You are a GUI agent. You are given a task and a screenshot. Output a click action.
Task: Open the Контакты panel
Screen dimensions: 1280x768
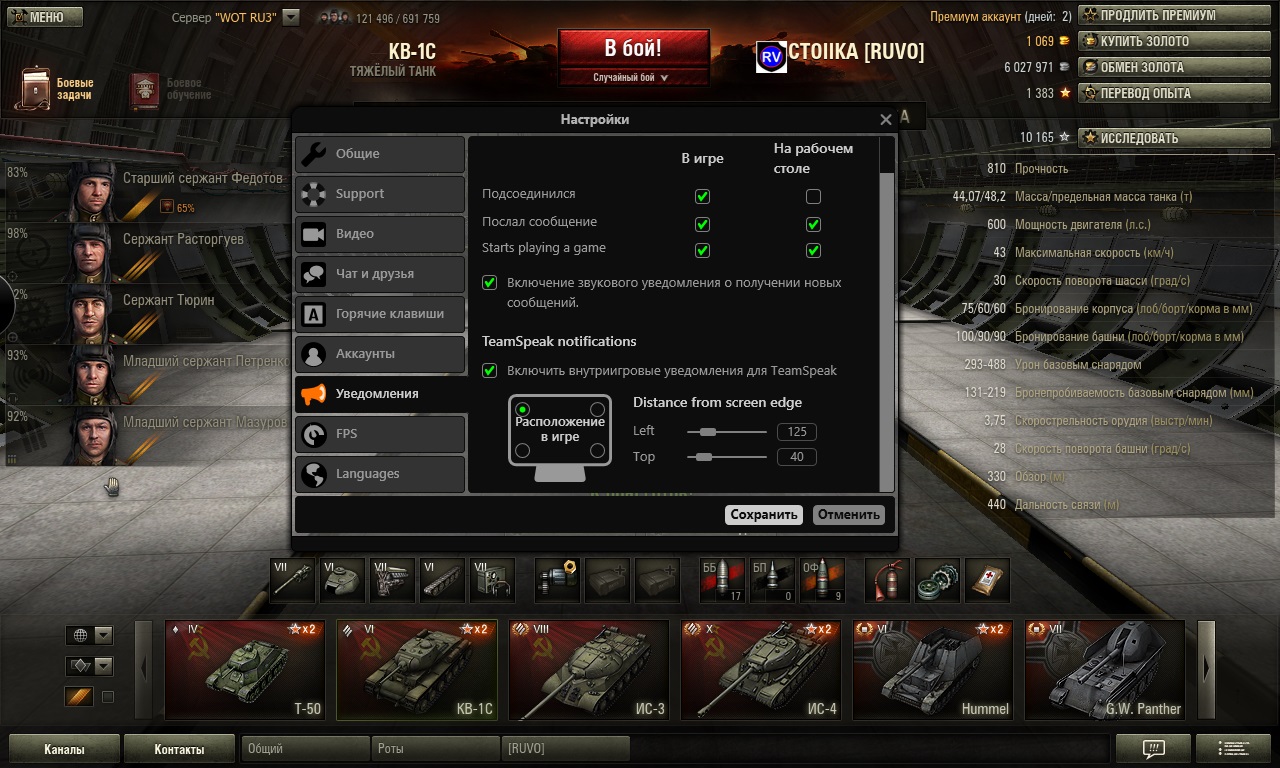179,749
